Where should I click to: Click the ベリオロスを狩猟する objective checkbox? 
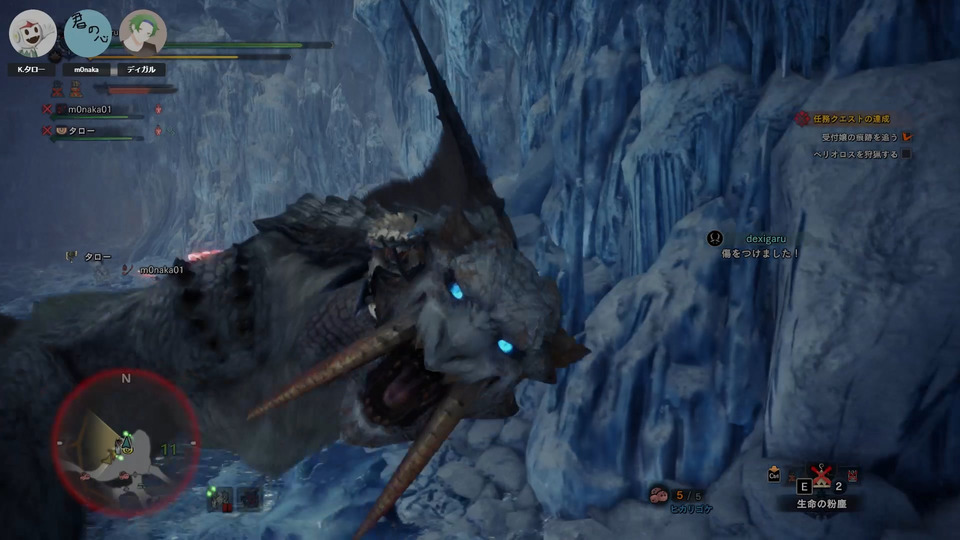pyautogui.click(x=907, y=155)
